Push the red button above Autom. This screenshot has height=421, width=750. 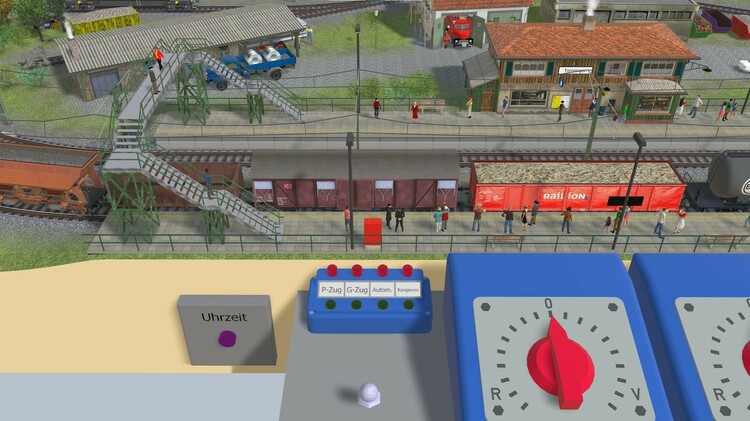pyautogui.click(x=382, y=270)
